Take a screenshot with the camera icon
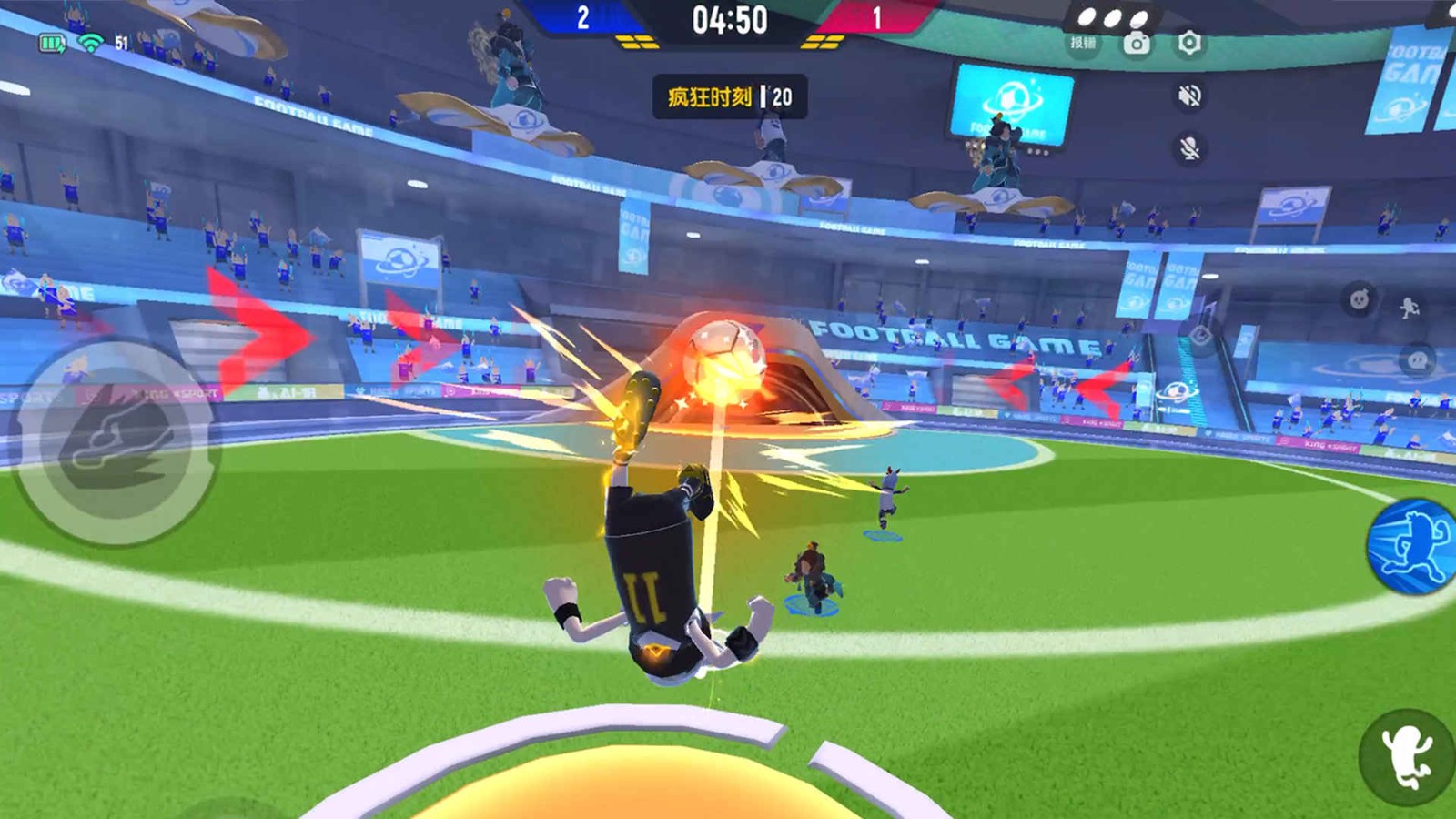1456x819 pixels. coord(1137,42)
